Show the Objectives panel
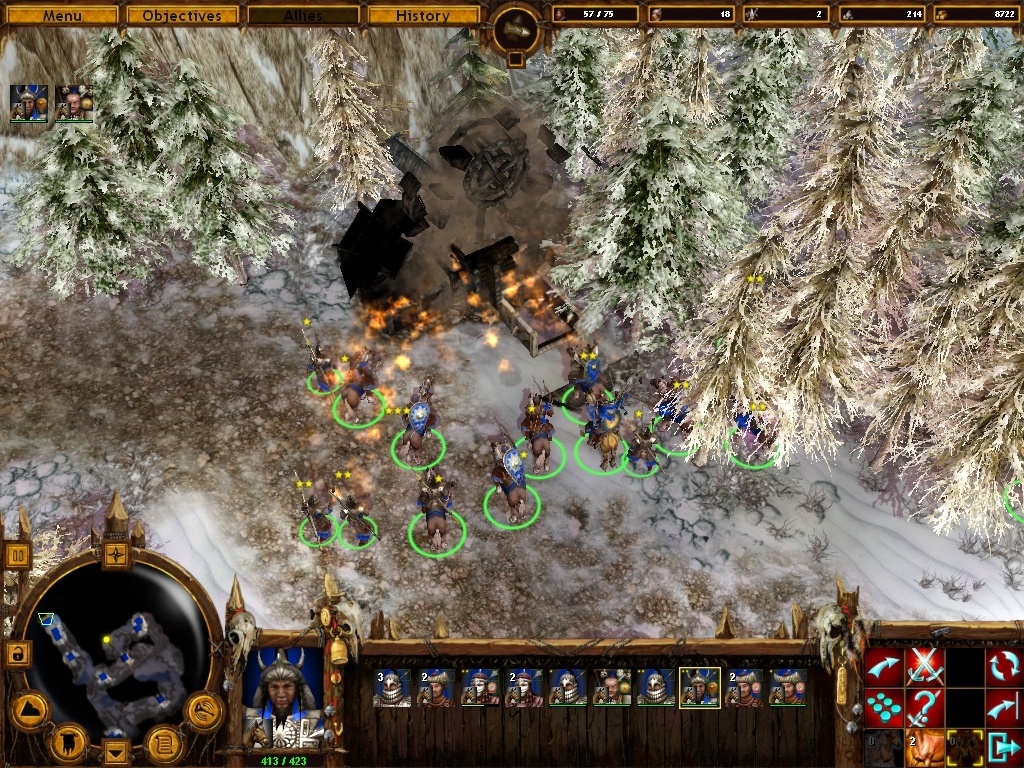The width and height of the screenshot is (1024, 768). (182, 15)
